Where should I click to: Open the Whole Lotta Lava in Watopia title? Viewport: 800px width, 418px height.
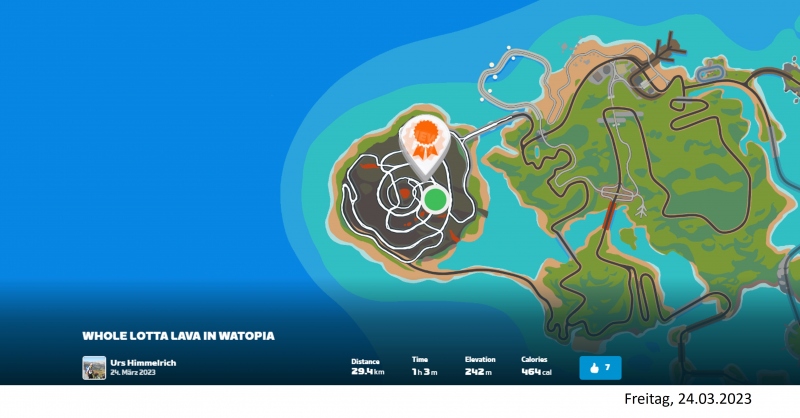click(x=178, y=336)
